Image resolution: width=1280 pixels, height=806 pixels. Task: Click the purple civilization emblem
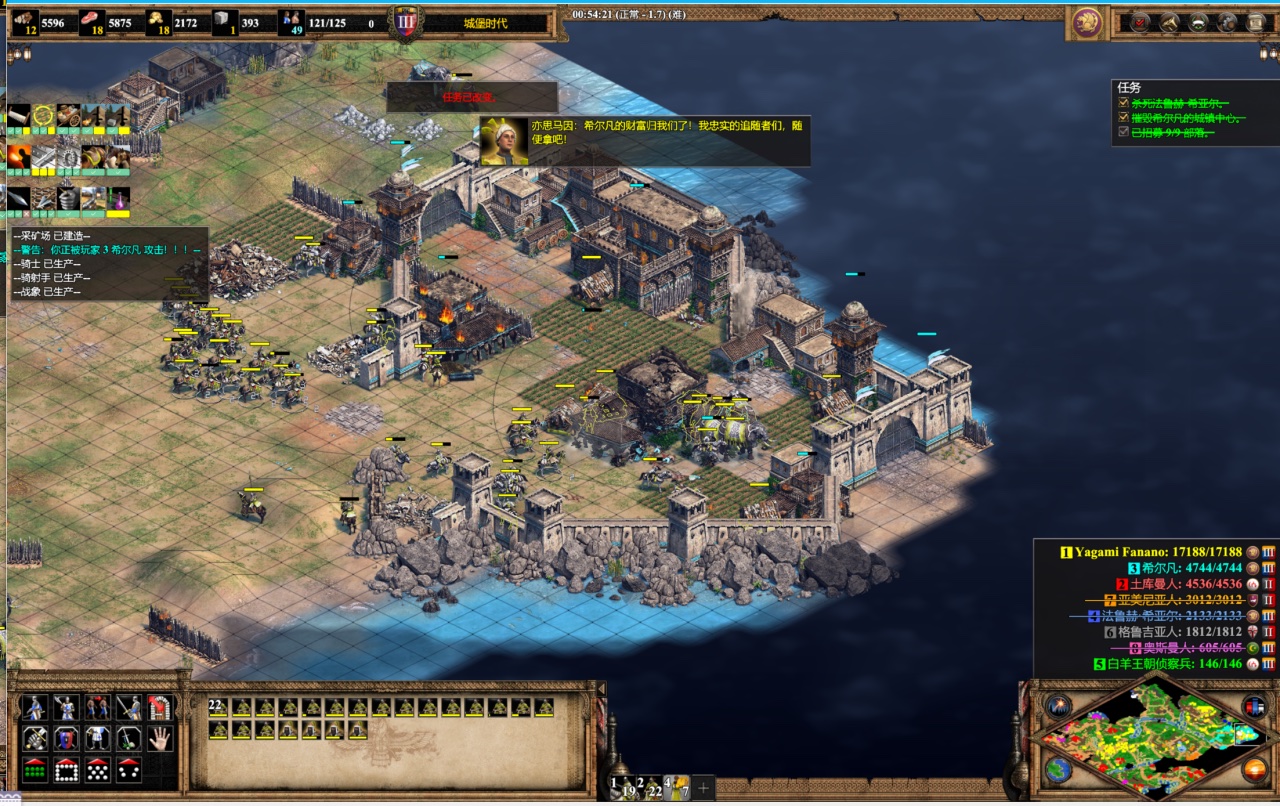pyautogui.click(x=1087, y=23)
